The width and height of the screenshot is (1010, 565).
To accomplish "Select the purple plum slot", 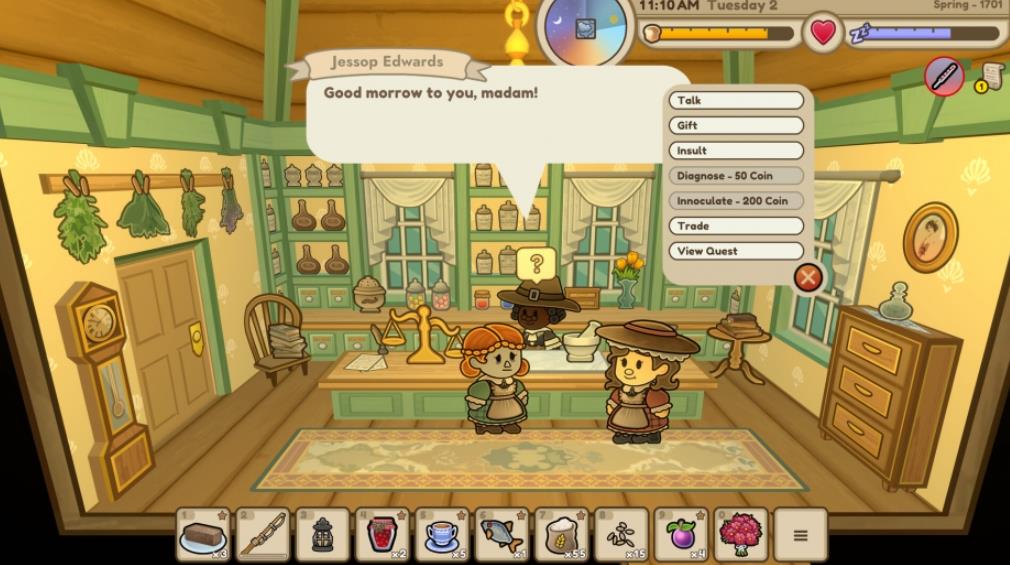I will (x=681, y=535).
